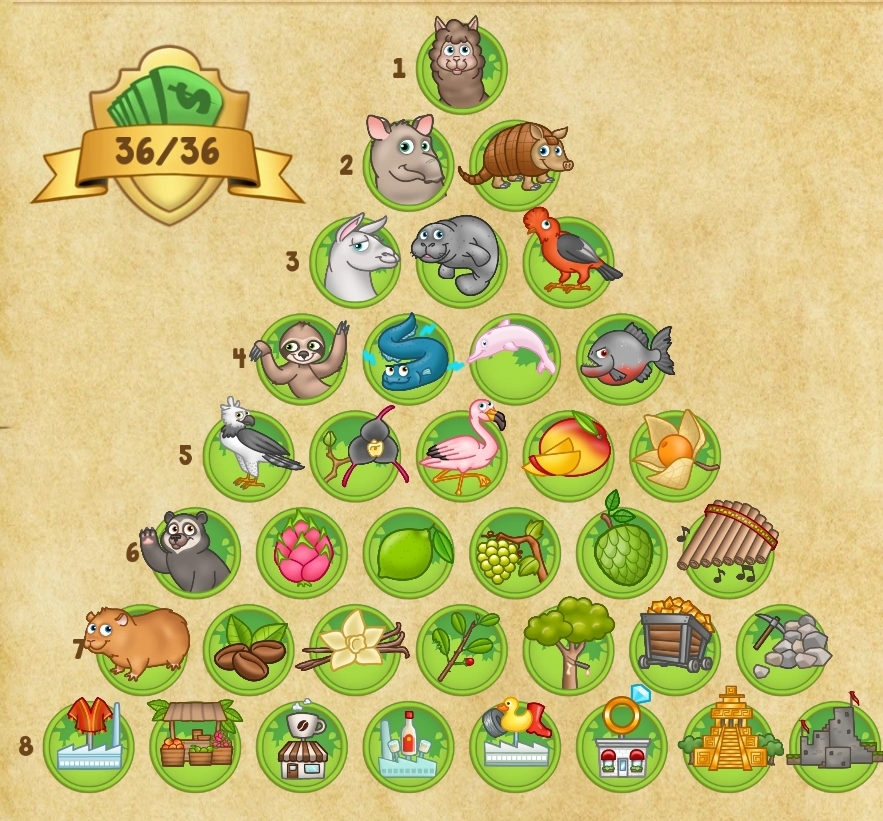Select the pink river dolphin tile

tap(514, 356)
